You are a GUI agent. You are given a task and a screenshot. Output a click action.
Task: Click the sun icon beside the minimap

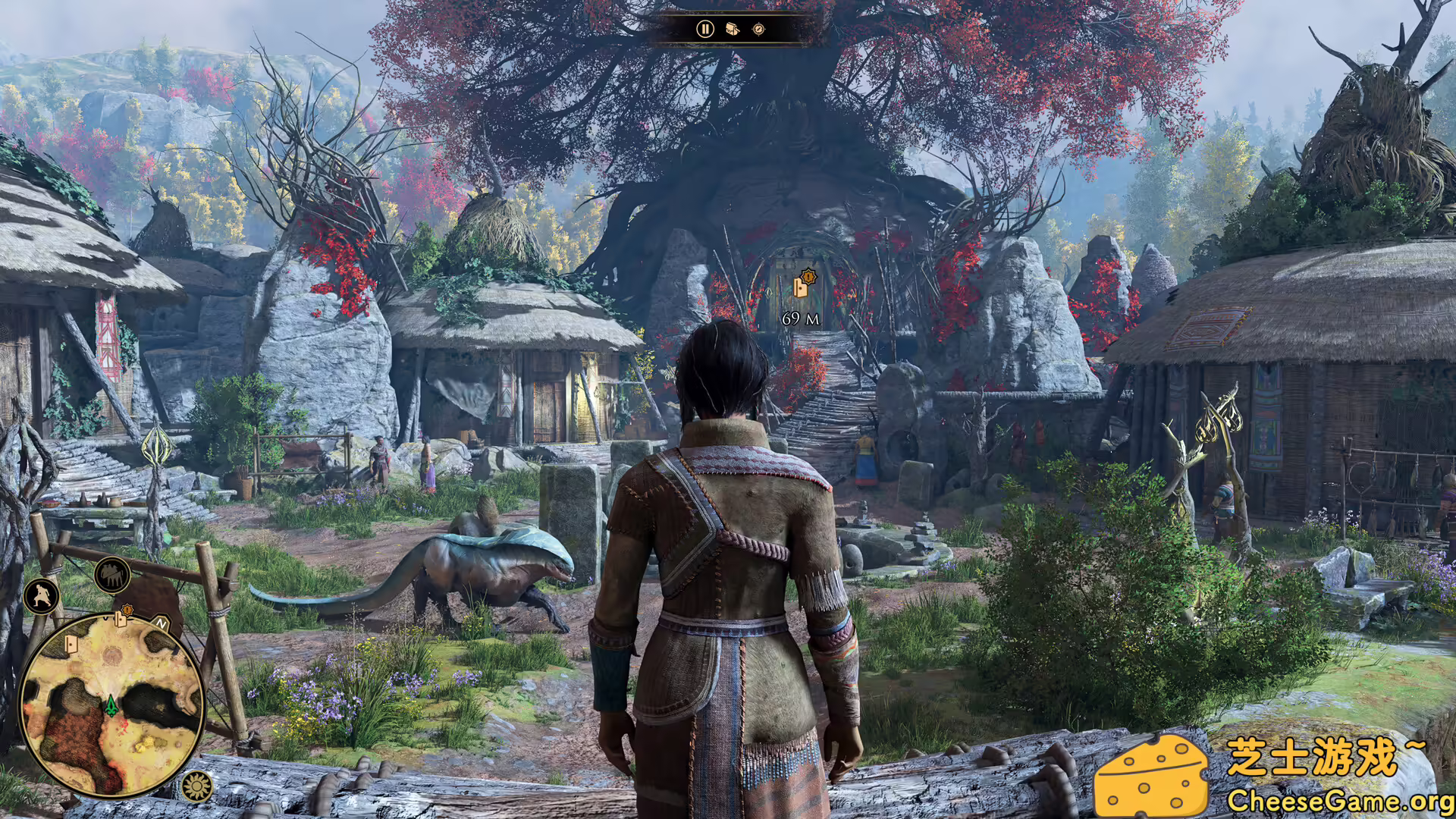196,784
